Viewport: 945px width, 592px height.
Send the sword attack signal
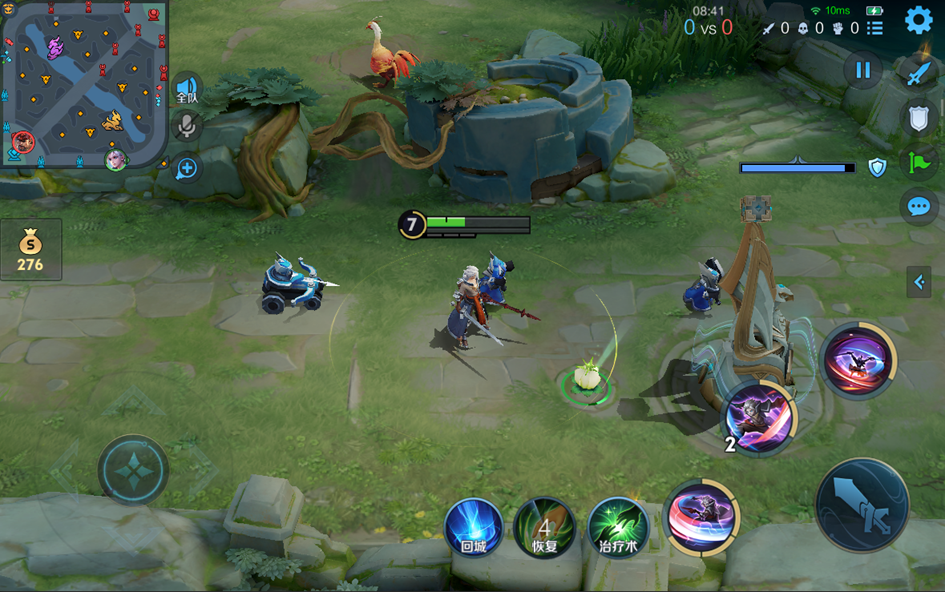918,73
